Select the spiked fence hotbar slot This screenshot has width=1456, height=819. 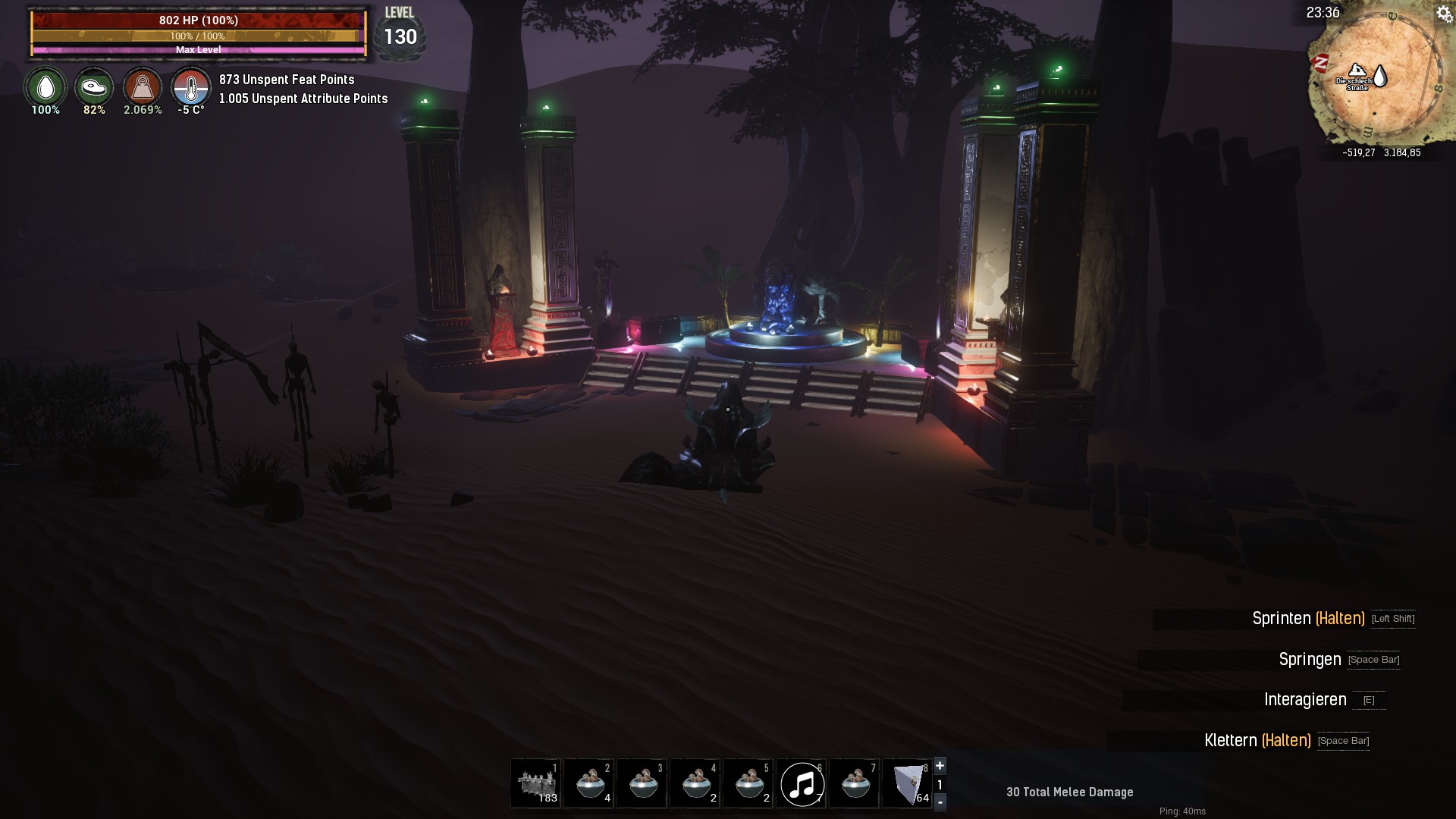[x=536, y=783]
